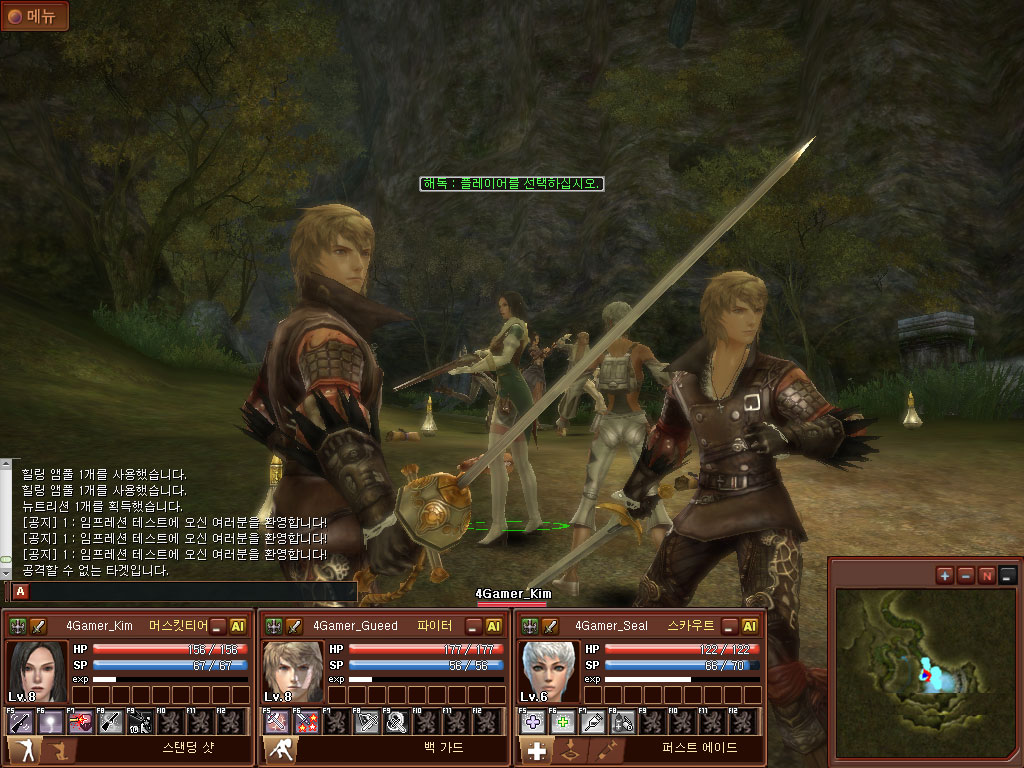
Task: Minimize 4Gamer_Kim's character panel
Action: (218, 626)
